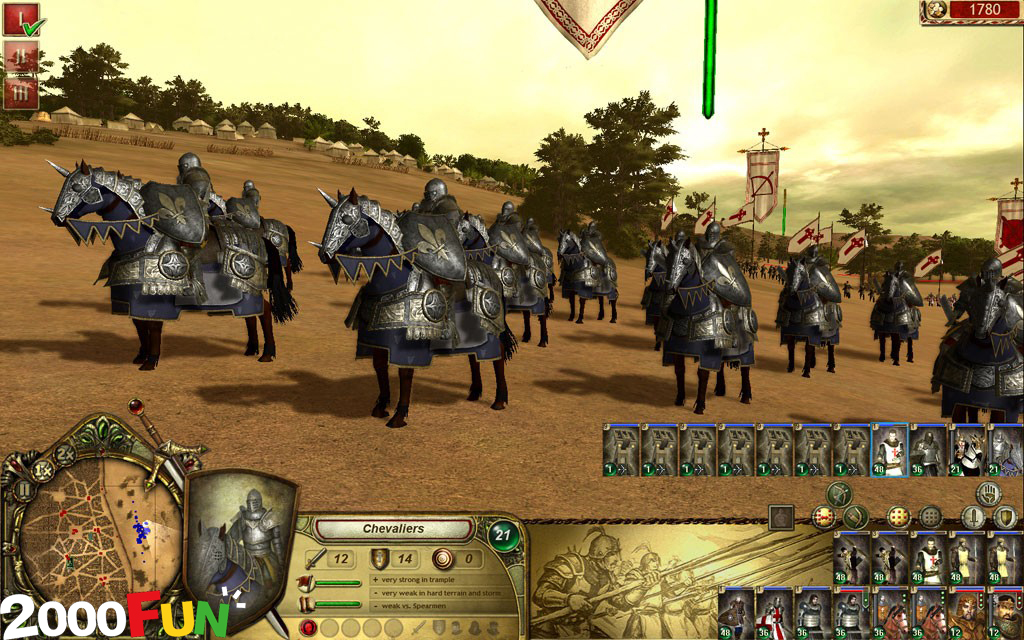Set game speed to 1x
This screenshot has width=1024, height=640.
pyautogui.click(x=44, y=469)
